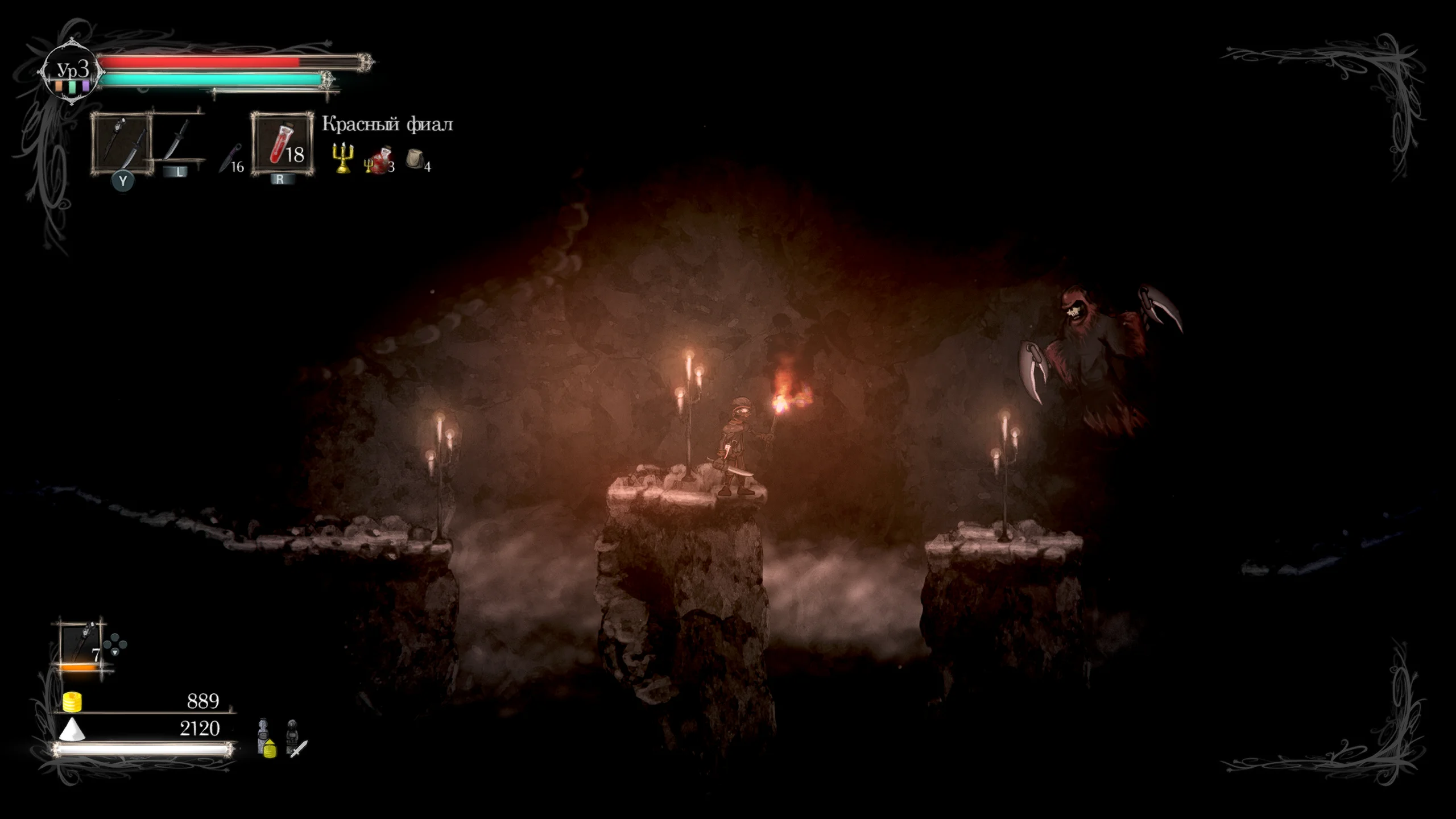This screenshot has width=1456, height=819.
Task: Click the torch slot showing 7 charges
Action: (80, 643)
